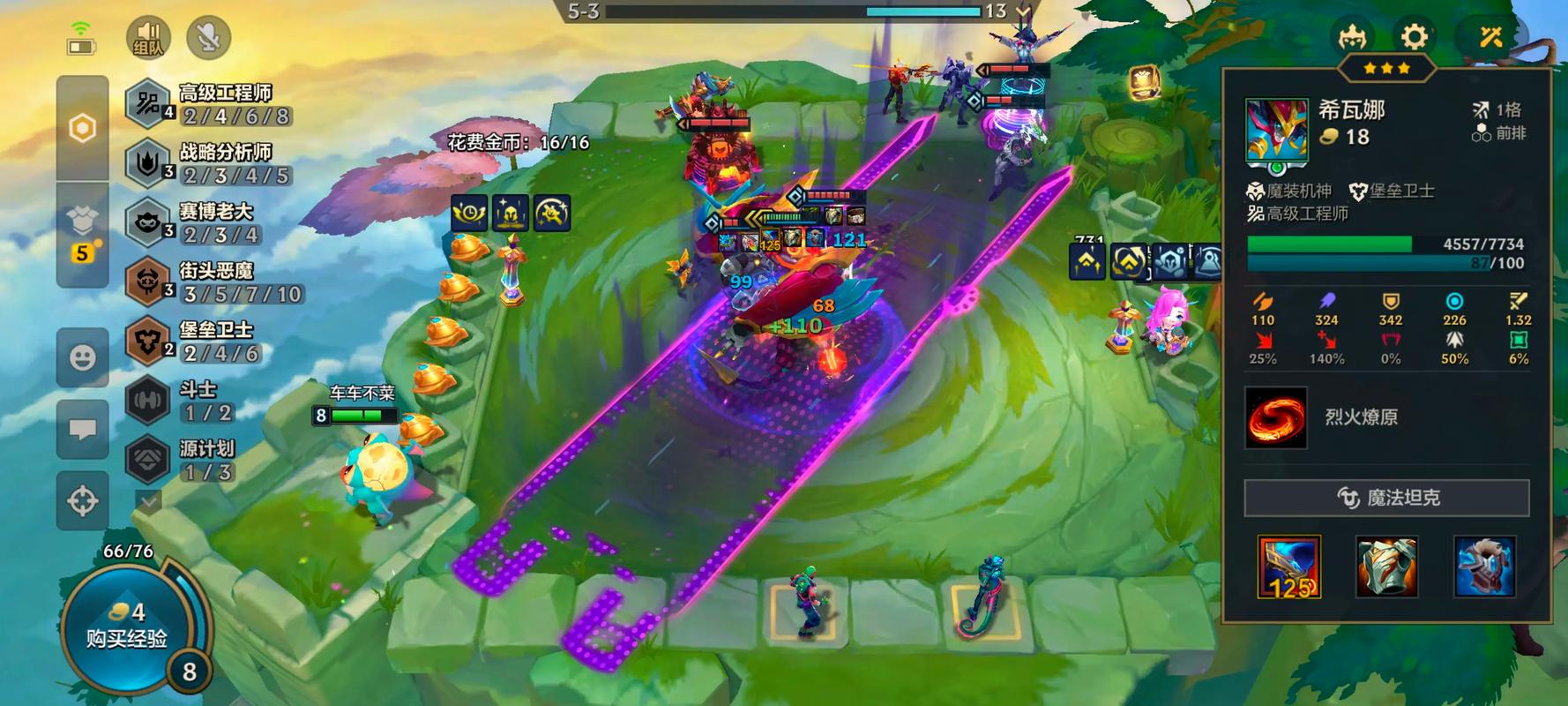Image resolution: width=1568 pixels, height=706 pixels.
Task: Open the crossed hammer and wrench item guide
Action: 1490,37
